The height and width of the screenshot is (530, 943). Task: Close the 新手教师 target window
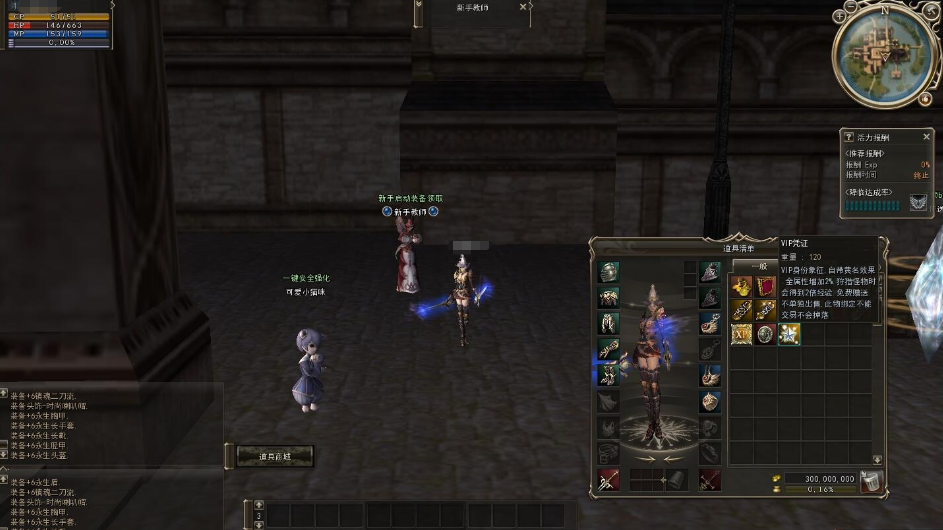click(523, 6)
